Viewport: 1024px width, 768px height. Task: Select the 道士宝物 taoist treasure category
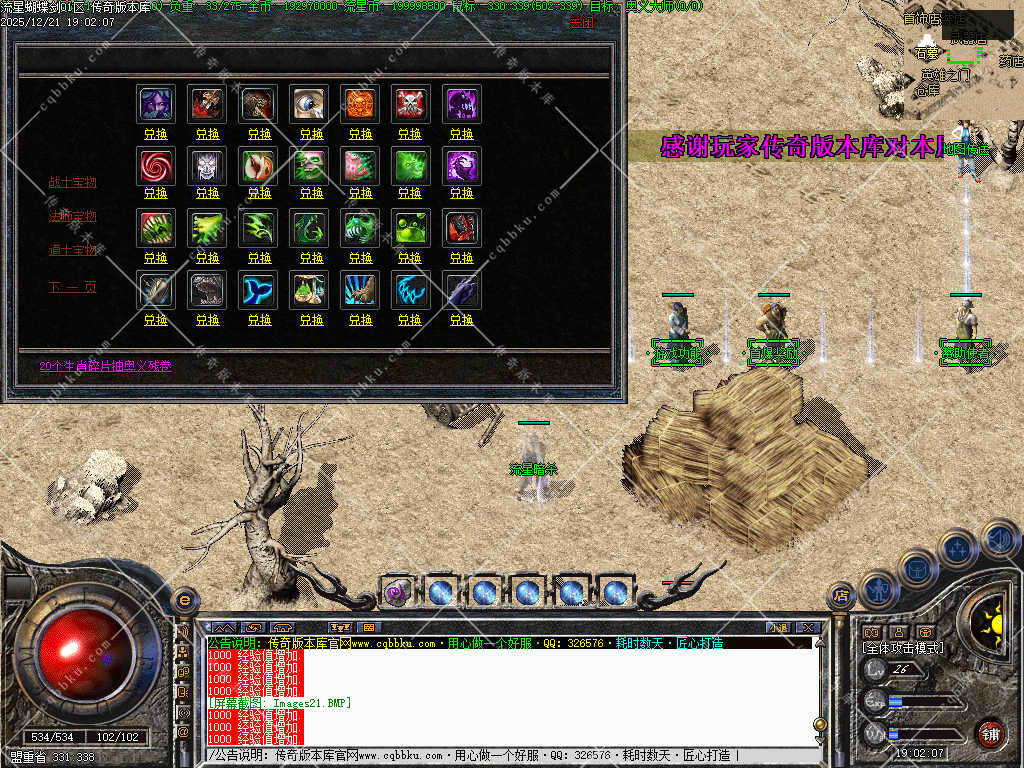(x=73, y=250)
